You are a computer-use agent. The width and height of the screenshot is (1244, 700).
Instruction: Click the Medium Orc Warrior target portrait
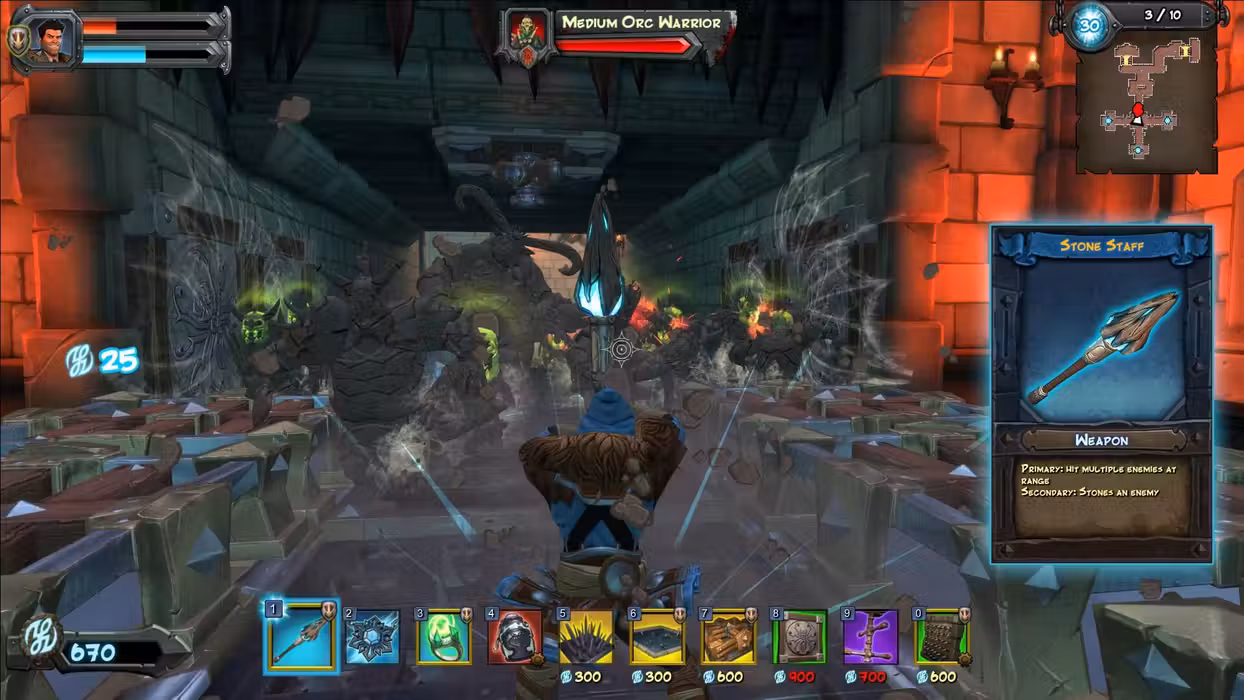(525, 38)
